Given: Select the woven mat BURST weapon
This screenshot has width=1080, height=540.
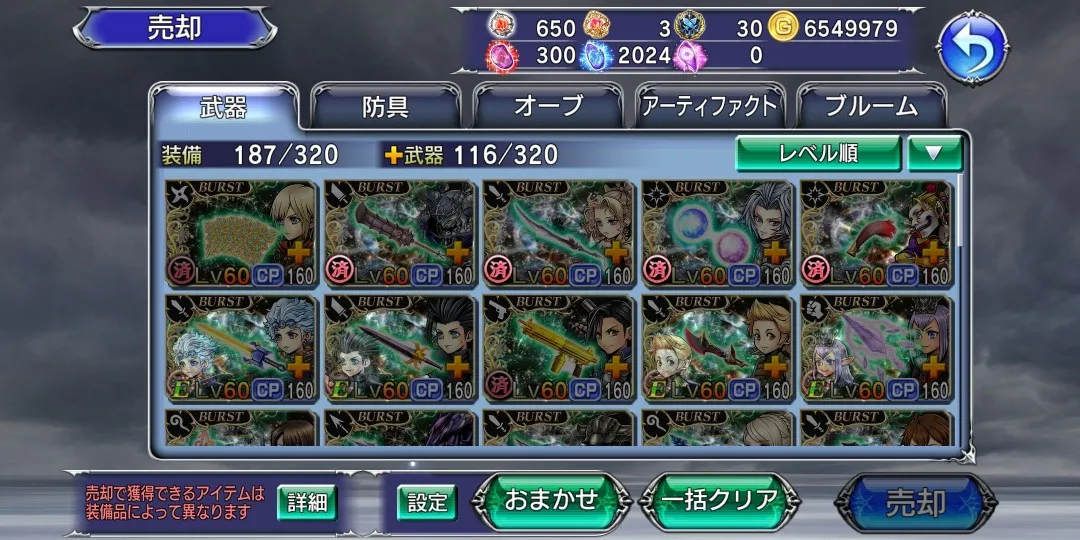Looking at the screenshot, I should (x=240, y=234).
